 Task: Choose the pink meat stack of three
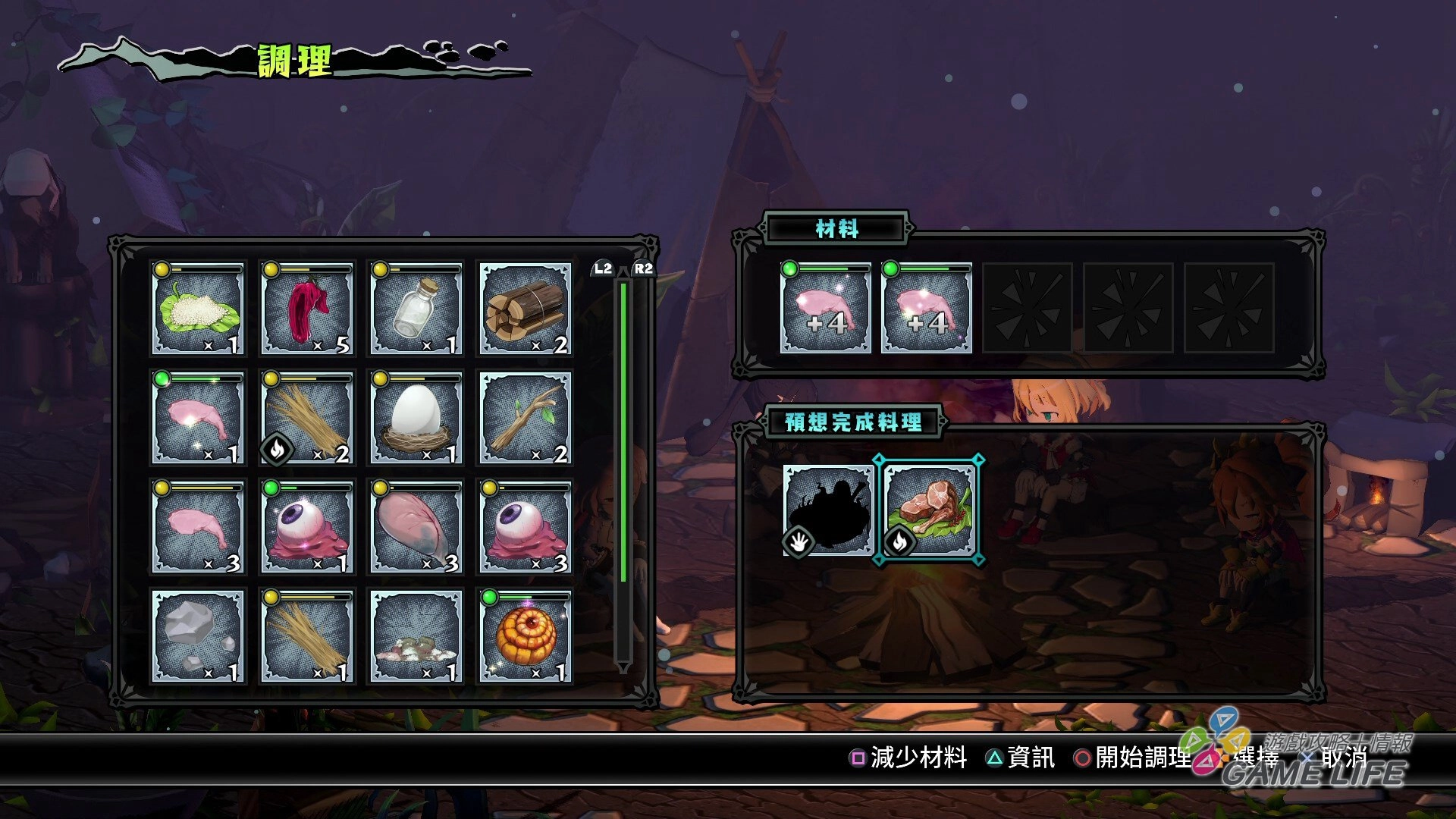pos(198,527)
